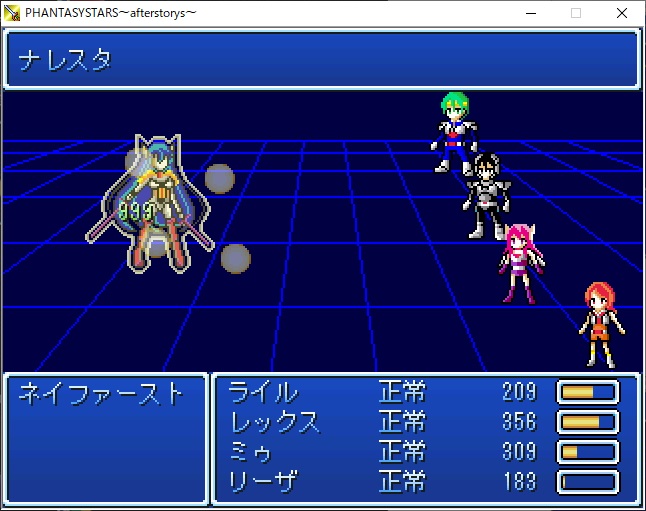Select party member ライル in status list
Screen dimensions: 646x511
point(263,392)
